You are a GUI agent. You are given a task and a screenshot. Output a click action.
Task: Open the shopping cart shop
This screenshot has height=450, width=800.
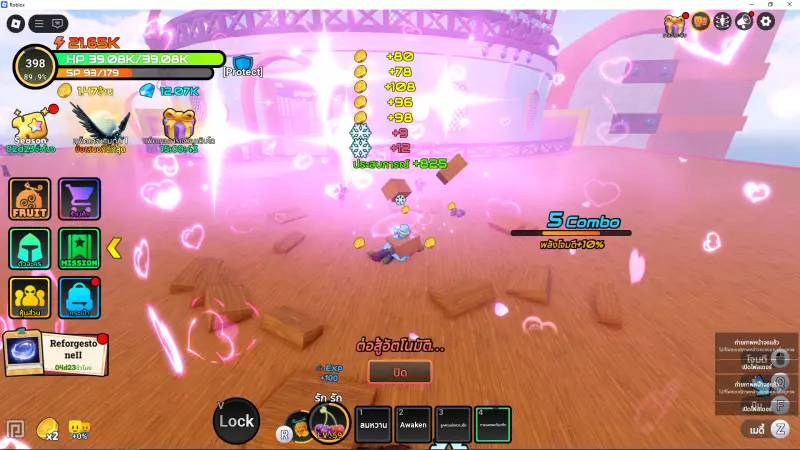(79, 198)
